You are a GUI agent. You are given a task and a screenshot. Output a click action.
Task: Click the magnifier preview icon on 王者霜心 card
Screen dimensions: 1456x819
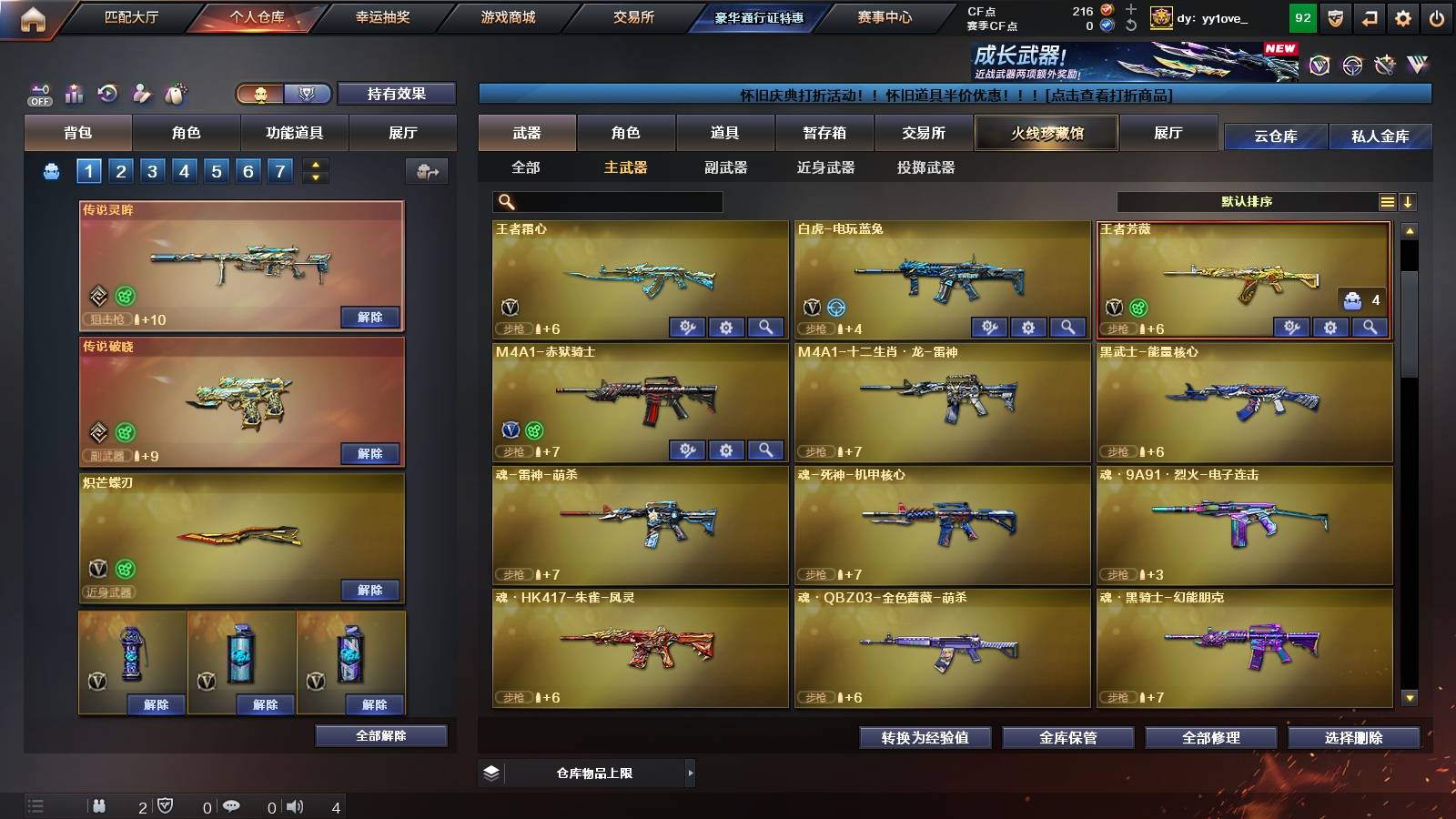pos(767,326)
